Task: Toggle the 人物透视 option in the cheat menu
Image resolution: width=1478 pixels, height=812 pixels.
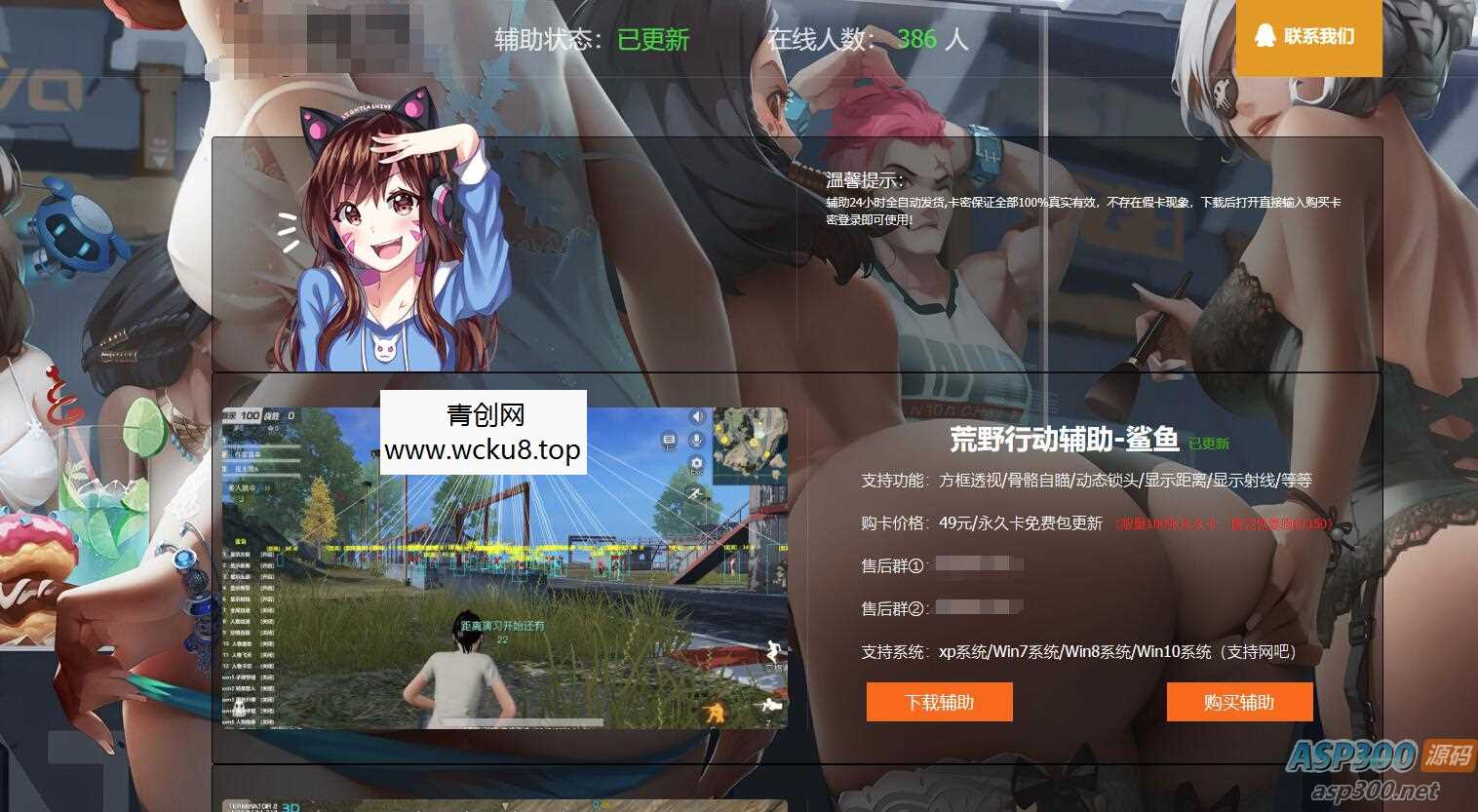Action: pyautogui.click(x=242, y=620)
